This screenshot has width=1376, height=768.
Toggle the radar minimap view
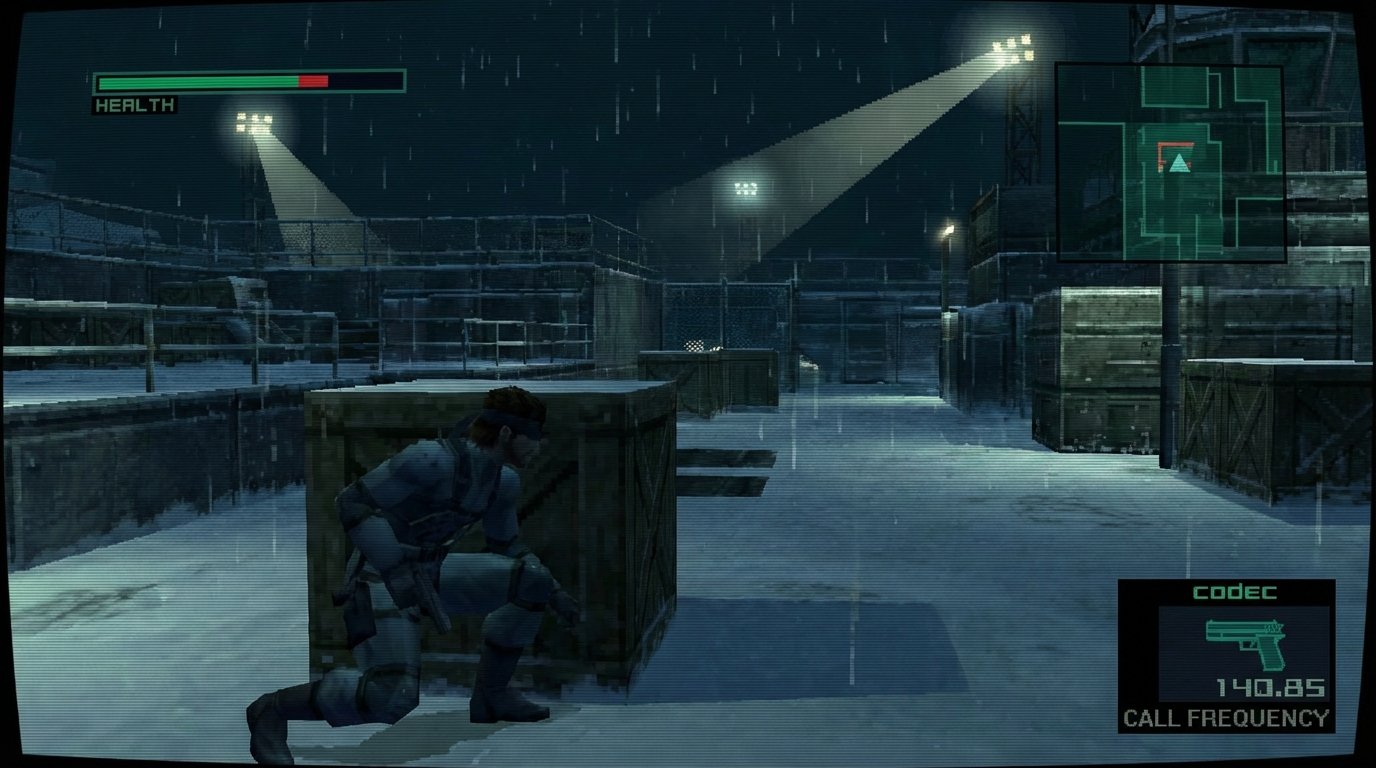coord(1171,160)
